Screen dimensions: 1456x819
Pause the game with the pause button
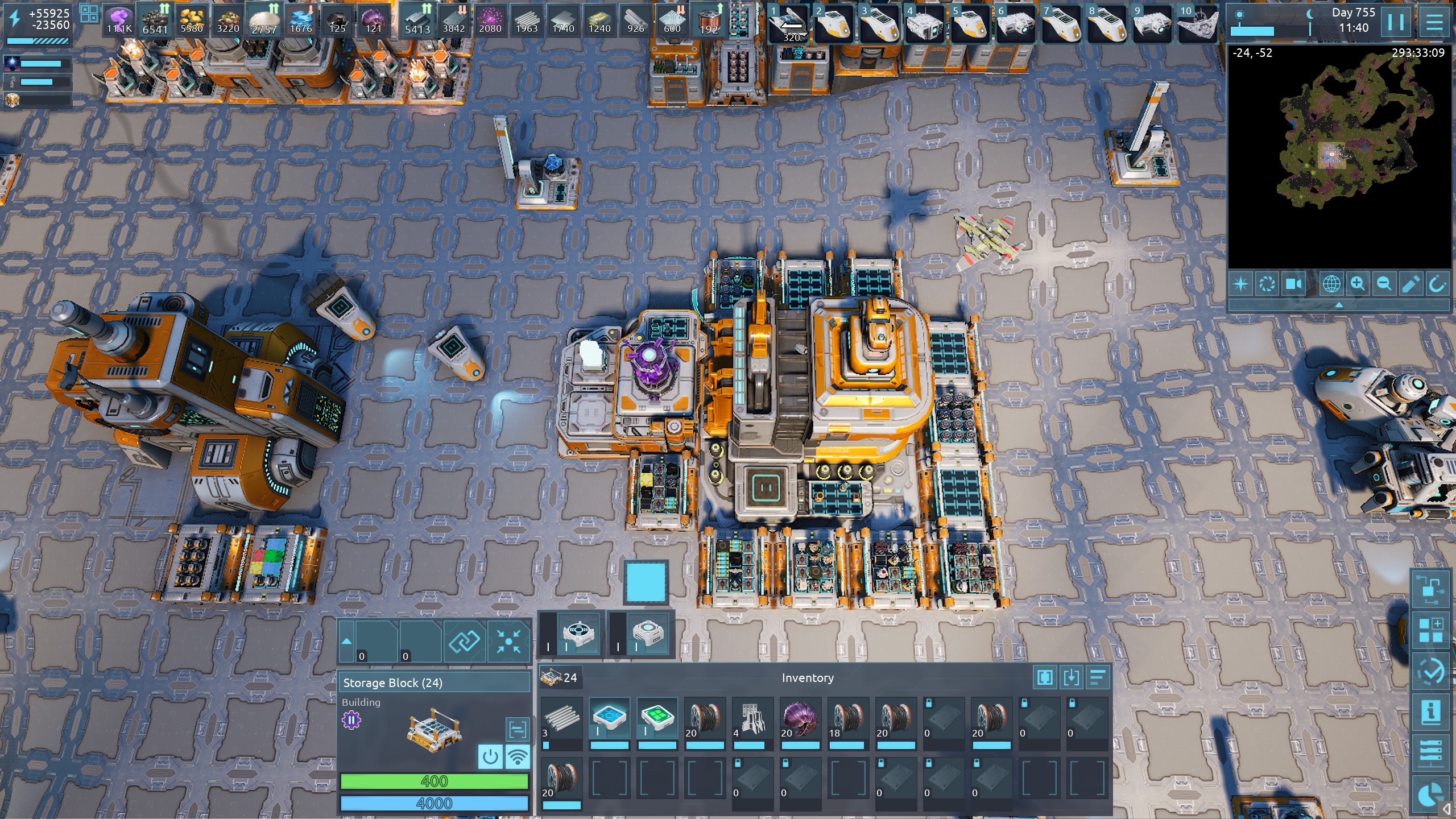coord(1396,23)
